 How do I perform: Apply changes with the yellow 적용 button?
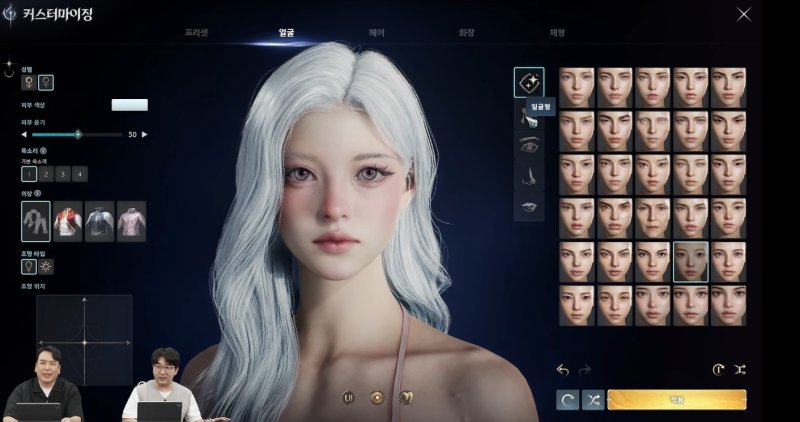tap(676, 400)
